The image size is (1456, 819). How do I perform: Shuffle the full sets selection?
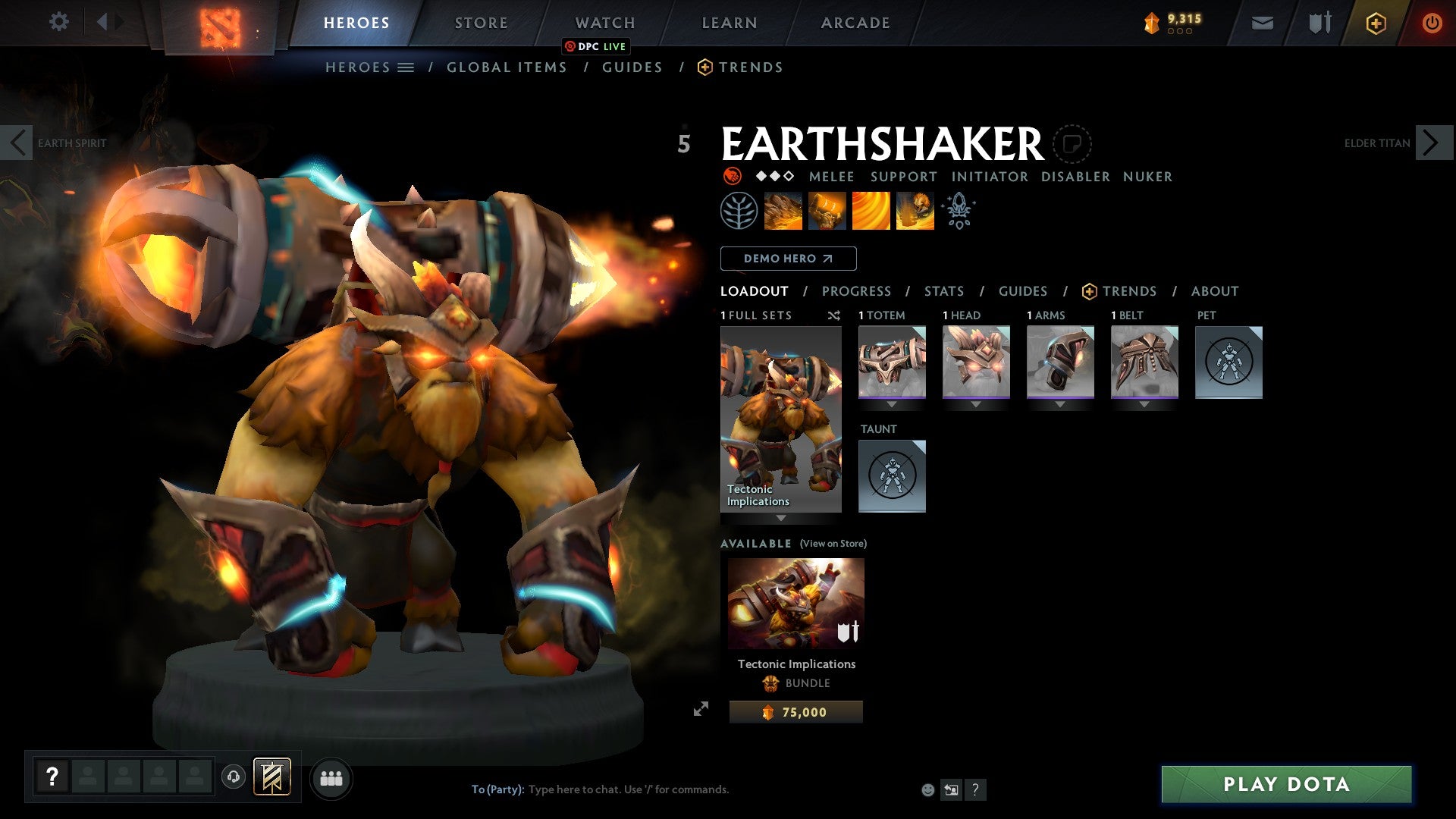coord(834,315)
